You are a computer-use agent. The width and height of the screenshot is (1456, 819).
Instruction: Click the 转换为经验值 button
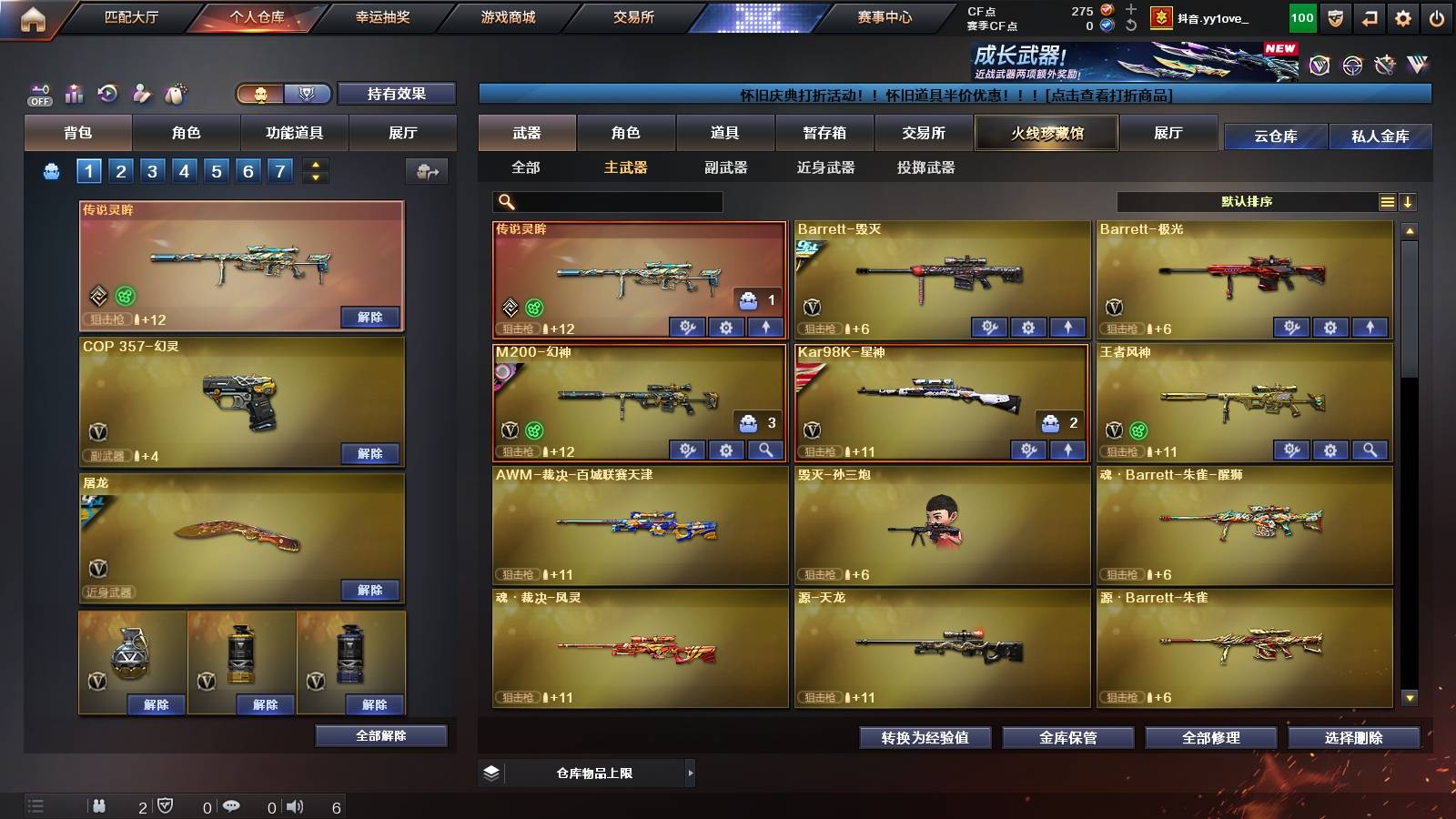(924, 739)
